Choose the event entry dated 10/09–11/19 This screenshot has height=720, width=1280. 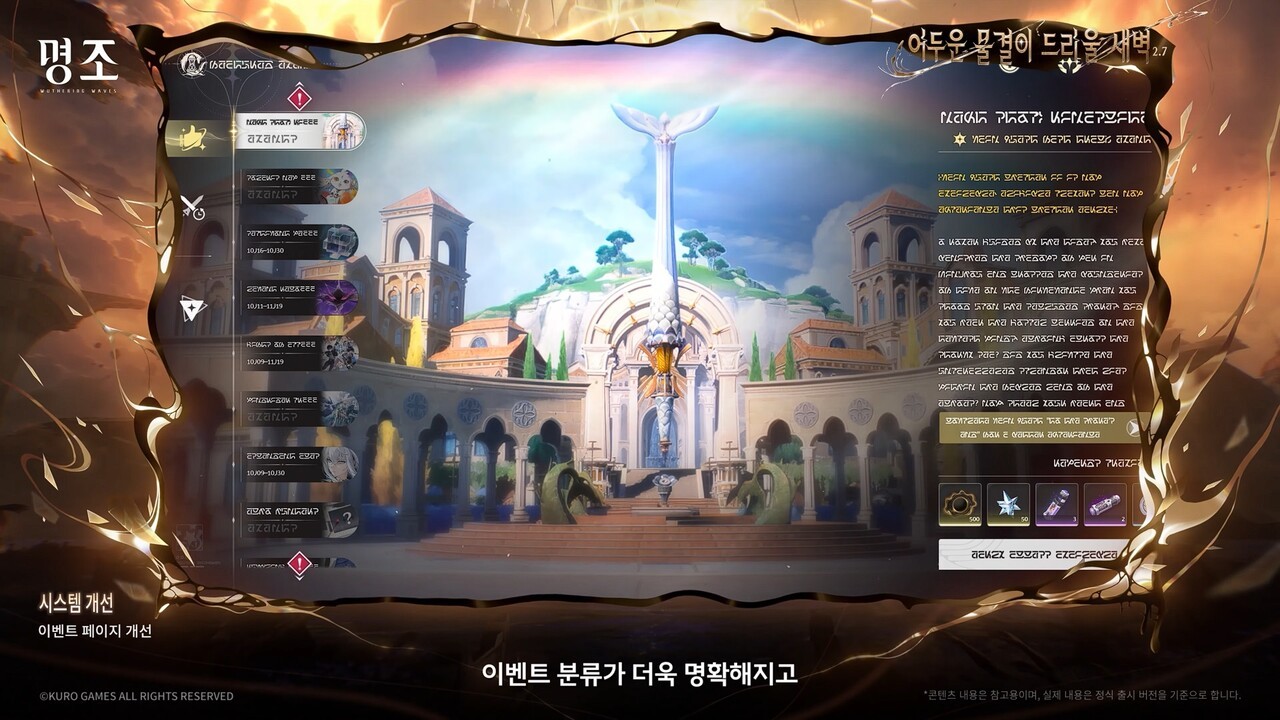tap(299, 353)
